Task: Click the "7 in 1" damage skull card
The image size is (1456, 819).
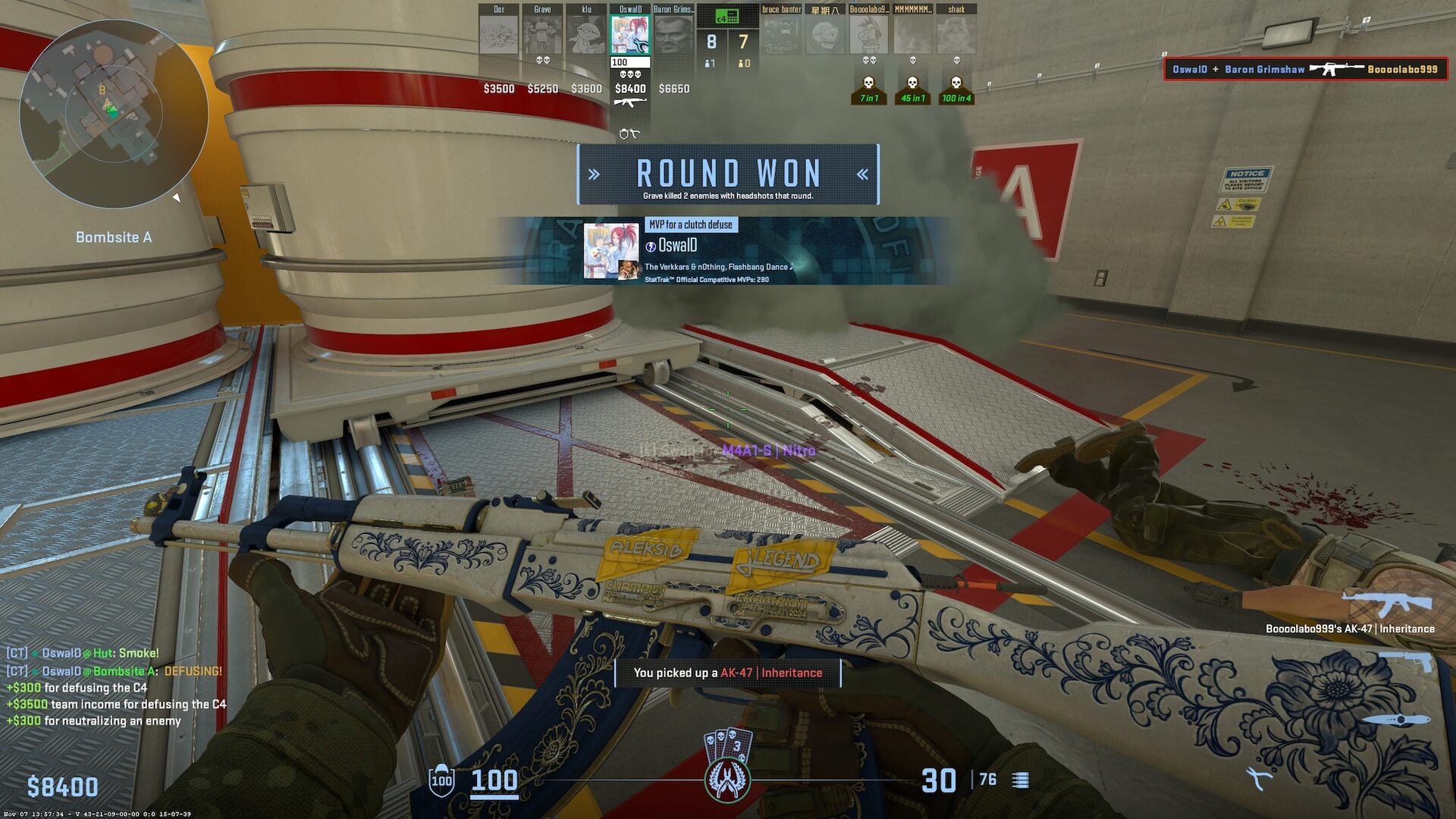Action: coord(869,89)
